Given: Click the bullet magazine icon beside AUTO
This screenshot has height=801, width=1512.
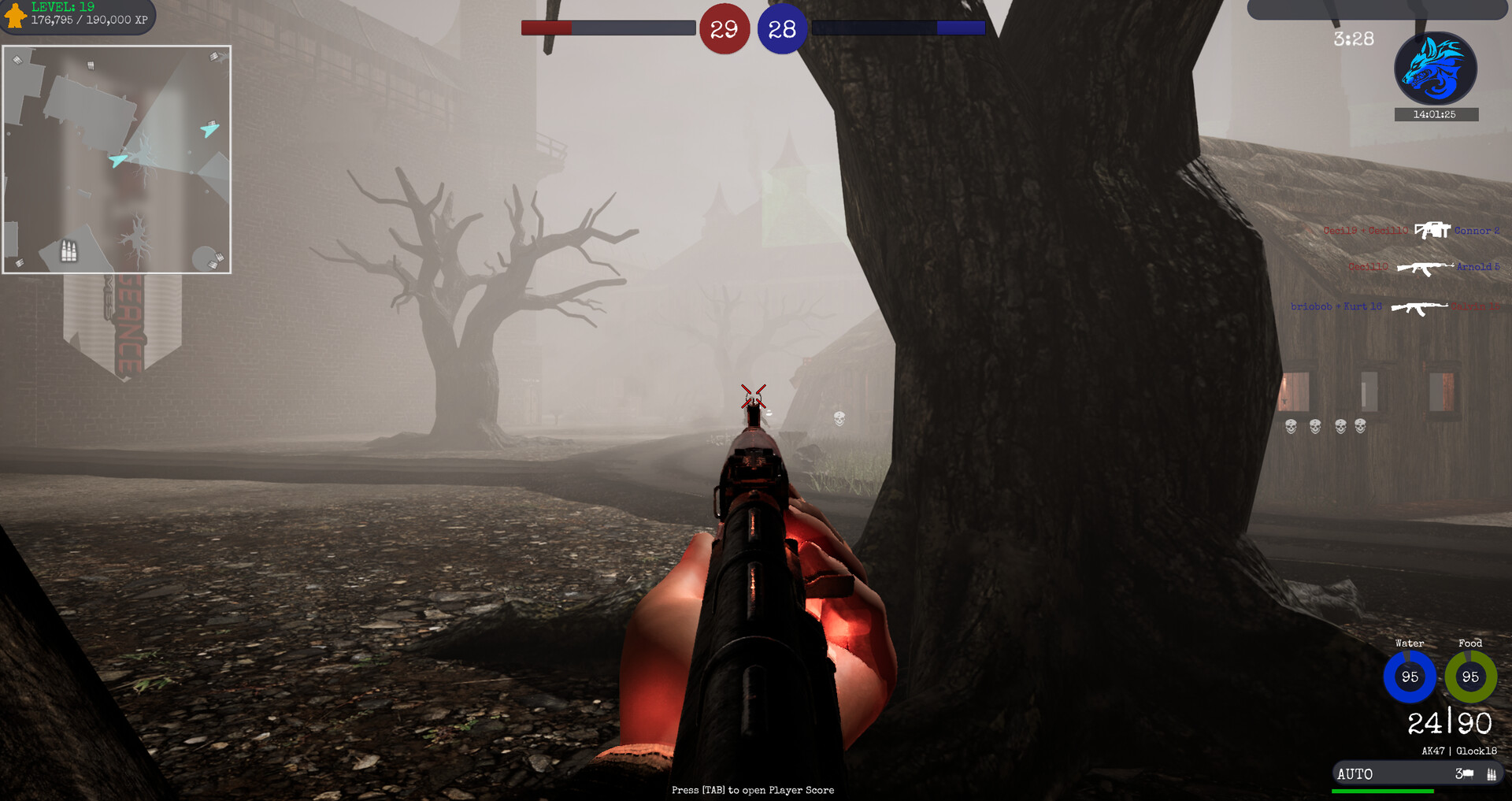Looking at the screenshot, I should (x=1492, y=774).
